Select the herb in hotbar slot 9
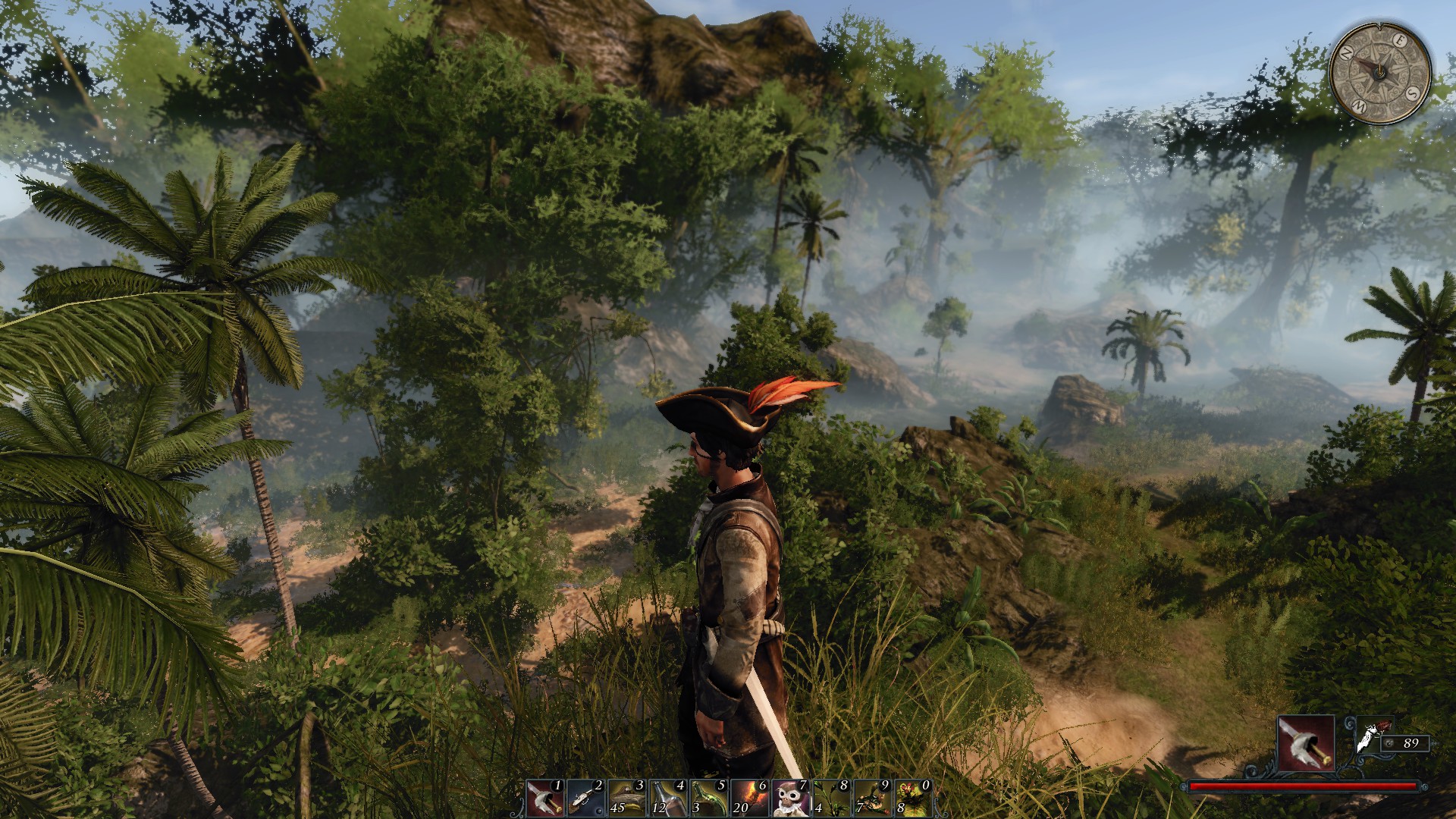1456x819 pixels. (x=872, y=798)
